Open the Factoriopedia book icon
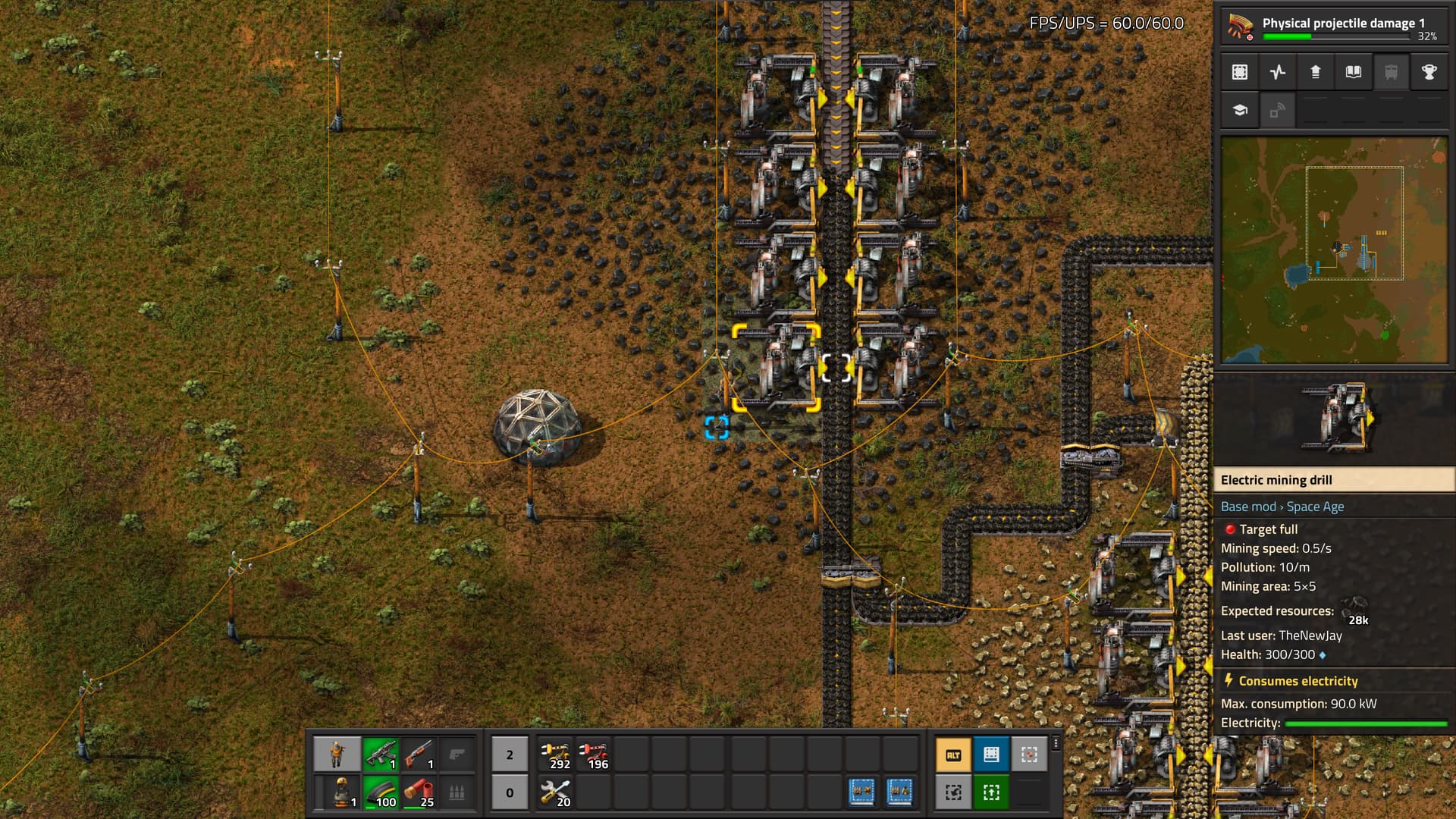The height and width of the screenshot is (819, 1456). tap(1354, 72)
